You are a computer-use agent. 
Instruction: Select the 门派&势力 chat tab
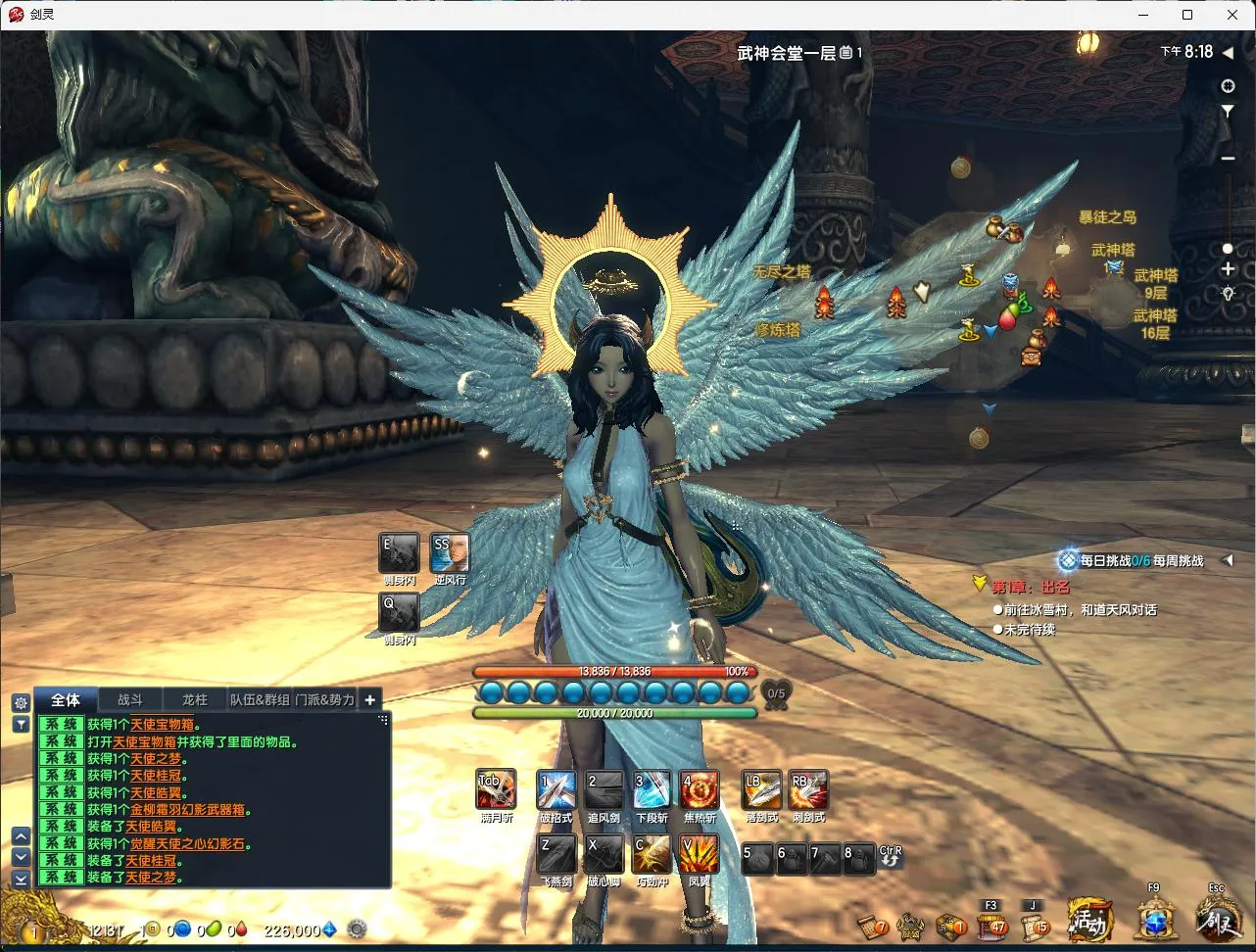click(324, 699)
